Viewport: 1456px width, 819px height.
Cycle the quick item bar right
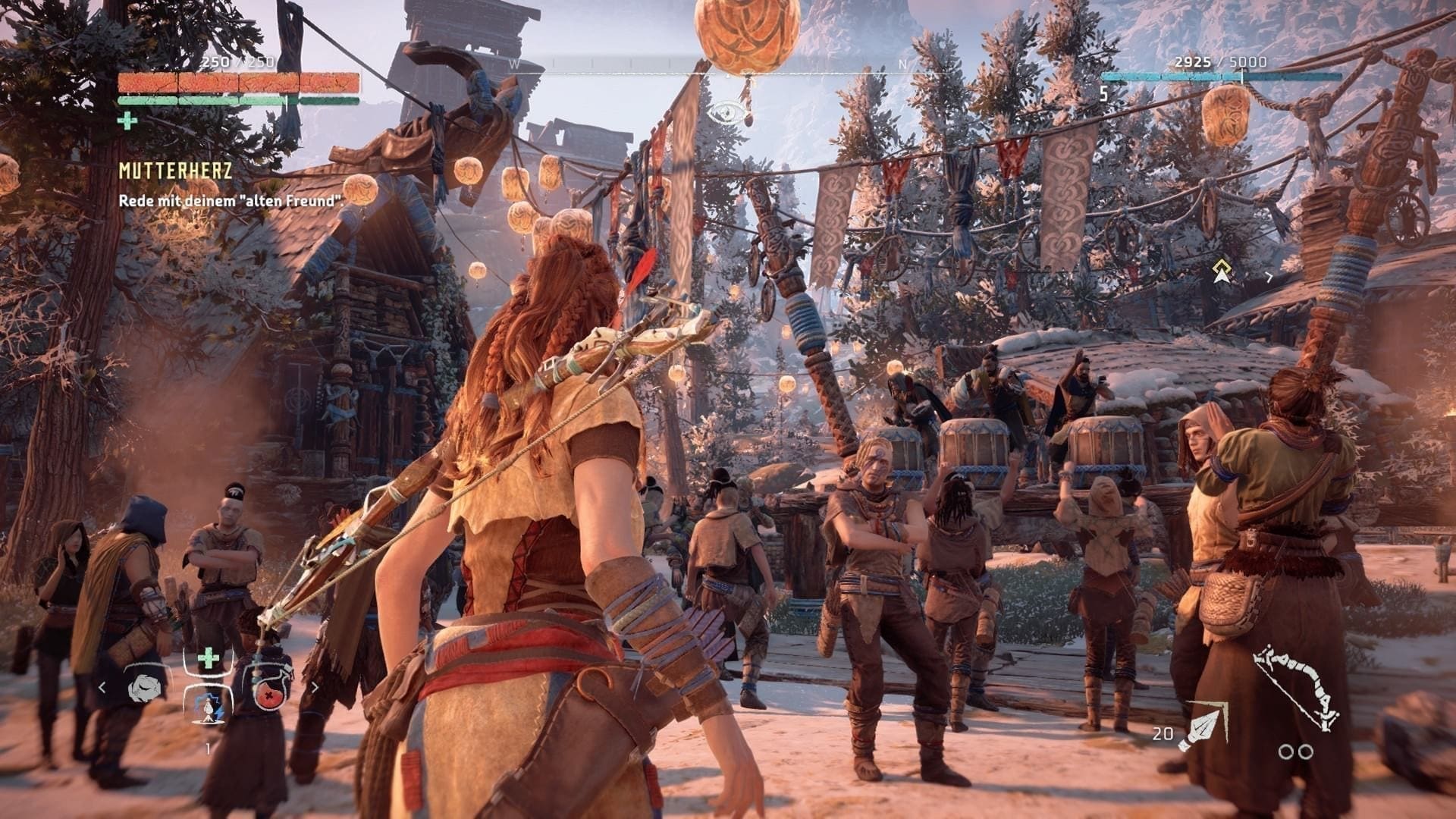pyautogui.click(x=314, y=688)
